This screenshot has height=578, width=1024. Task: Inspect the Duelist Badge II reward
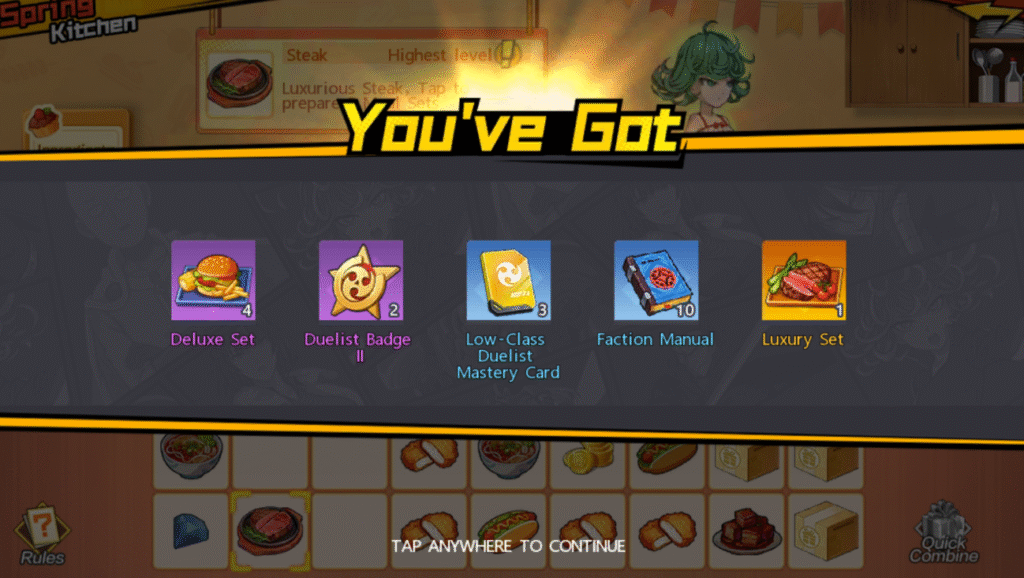click(360, 281)
